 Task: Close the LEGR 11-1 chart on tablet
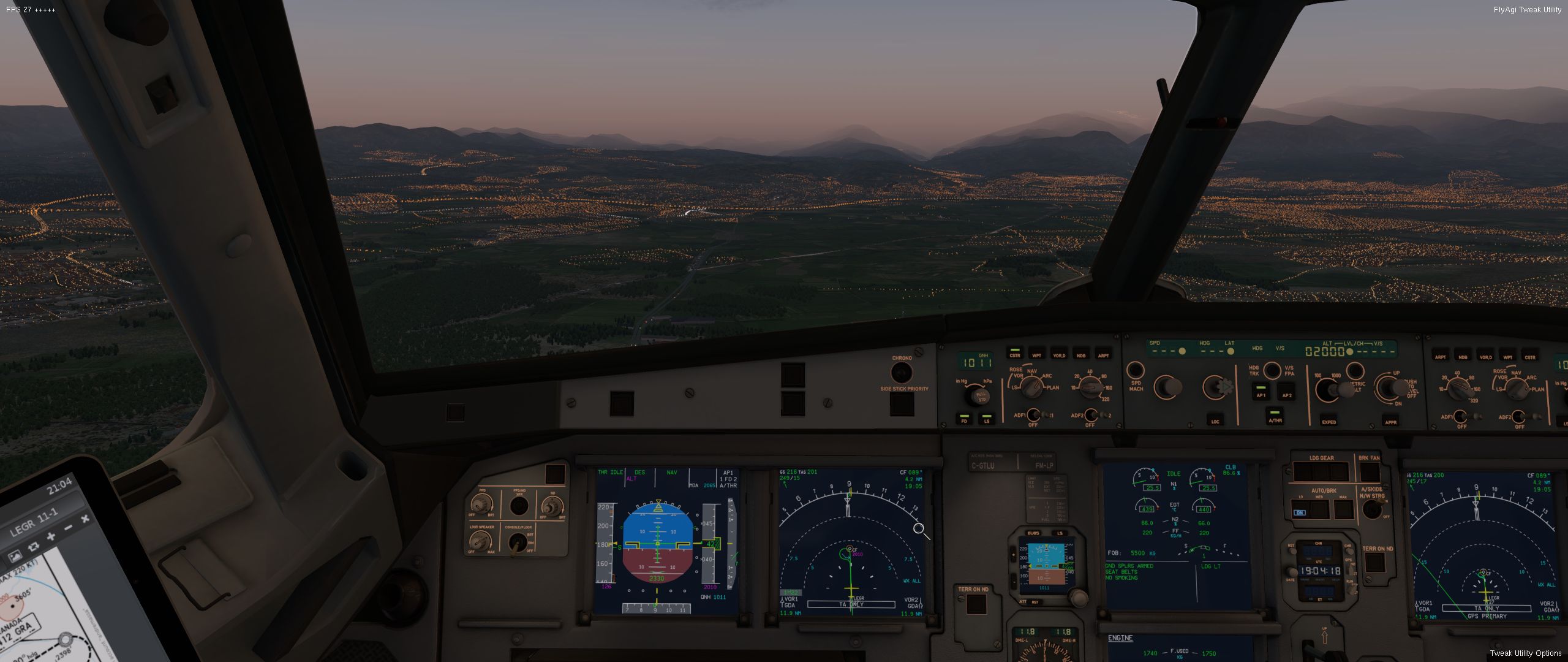tap(85, 519)
